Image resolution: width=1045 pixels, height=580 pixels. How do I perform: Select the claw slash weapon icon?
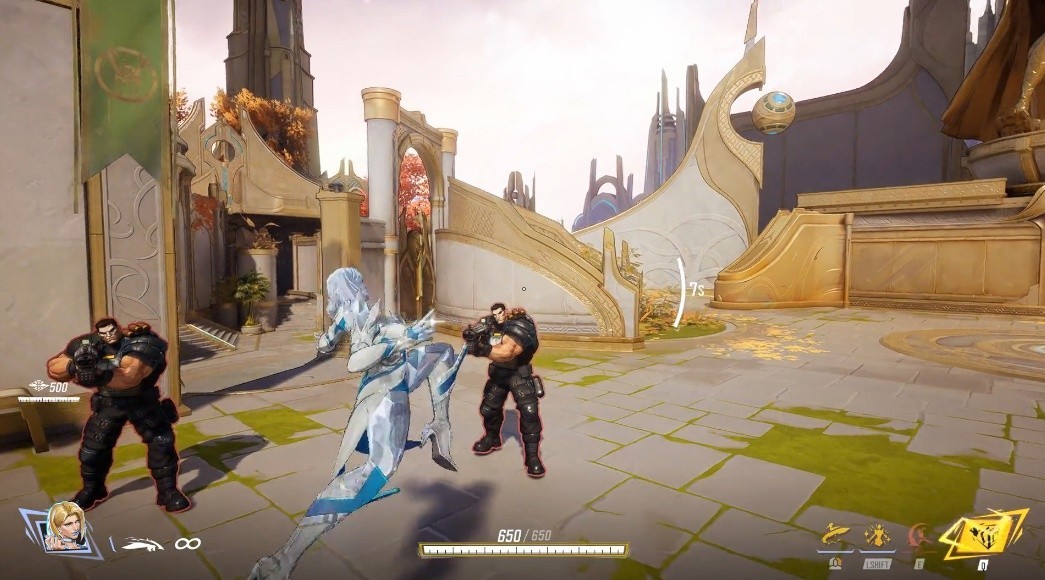coord(142,544)
